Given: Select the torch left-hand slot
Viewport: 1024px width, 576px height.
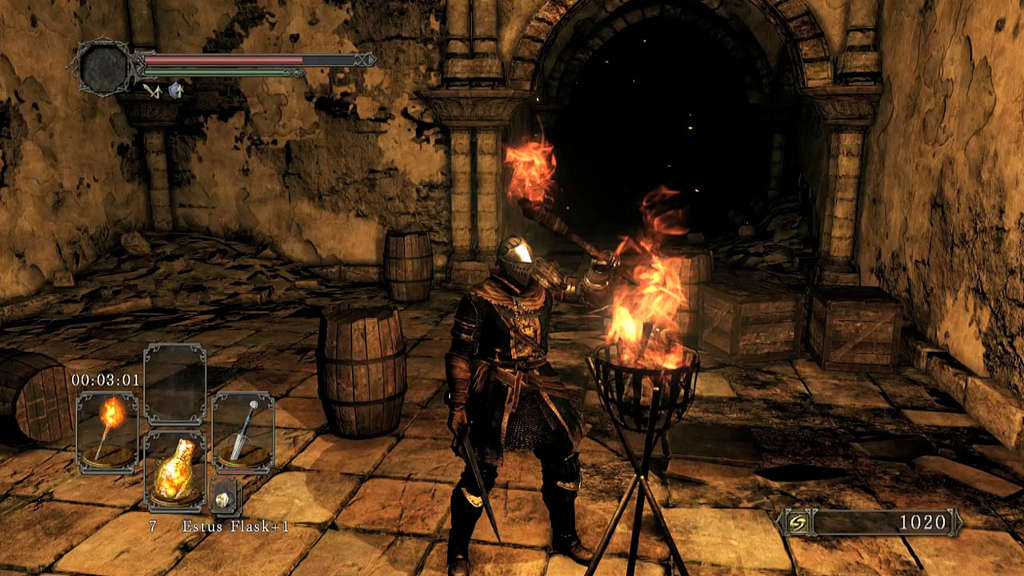Looking at the screenshot, I should [108, 431].
